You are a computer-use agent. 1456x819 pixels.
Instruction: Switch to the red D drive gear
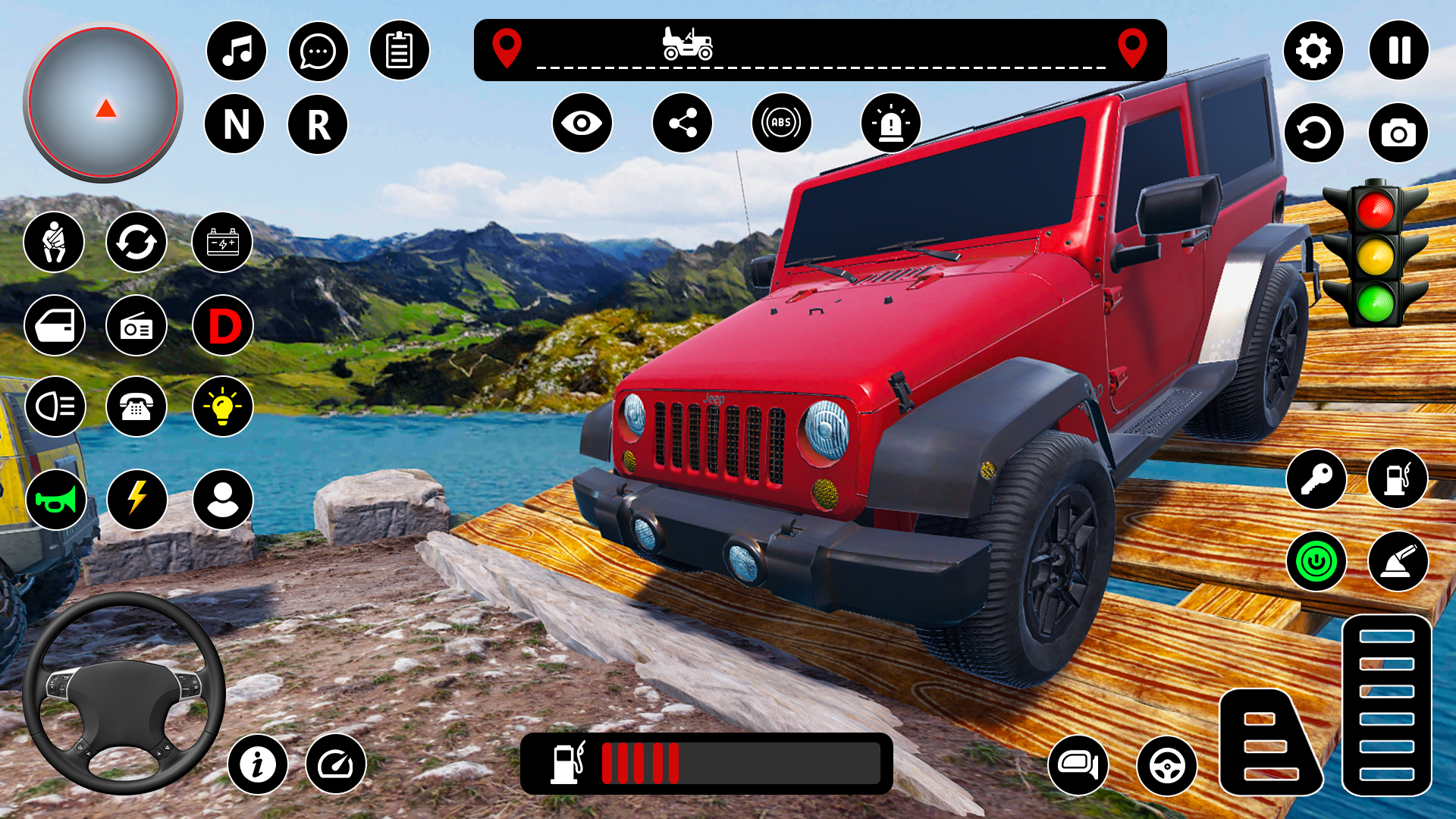coord(223,326)
